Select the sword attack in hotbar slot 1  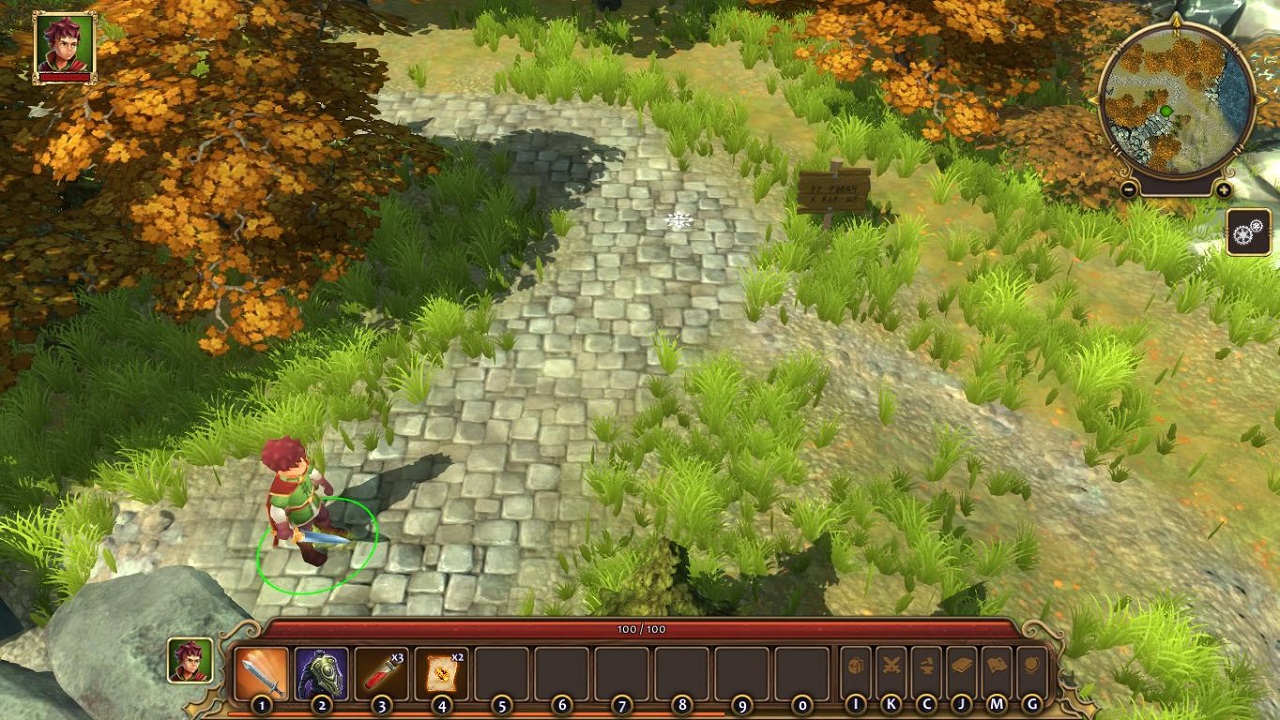coord(262,673)
